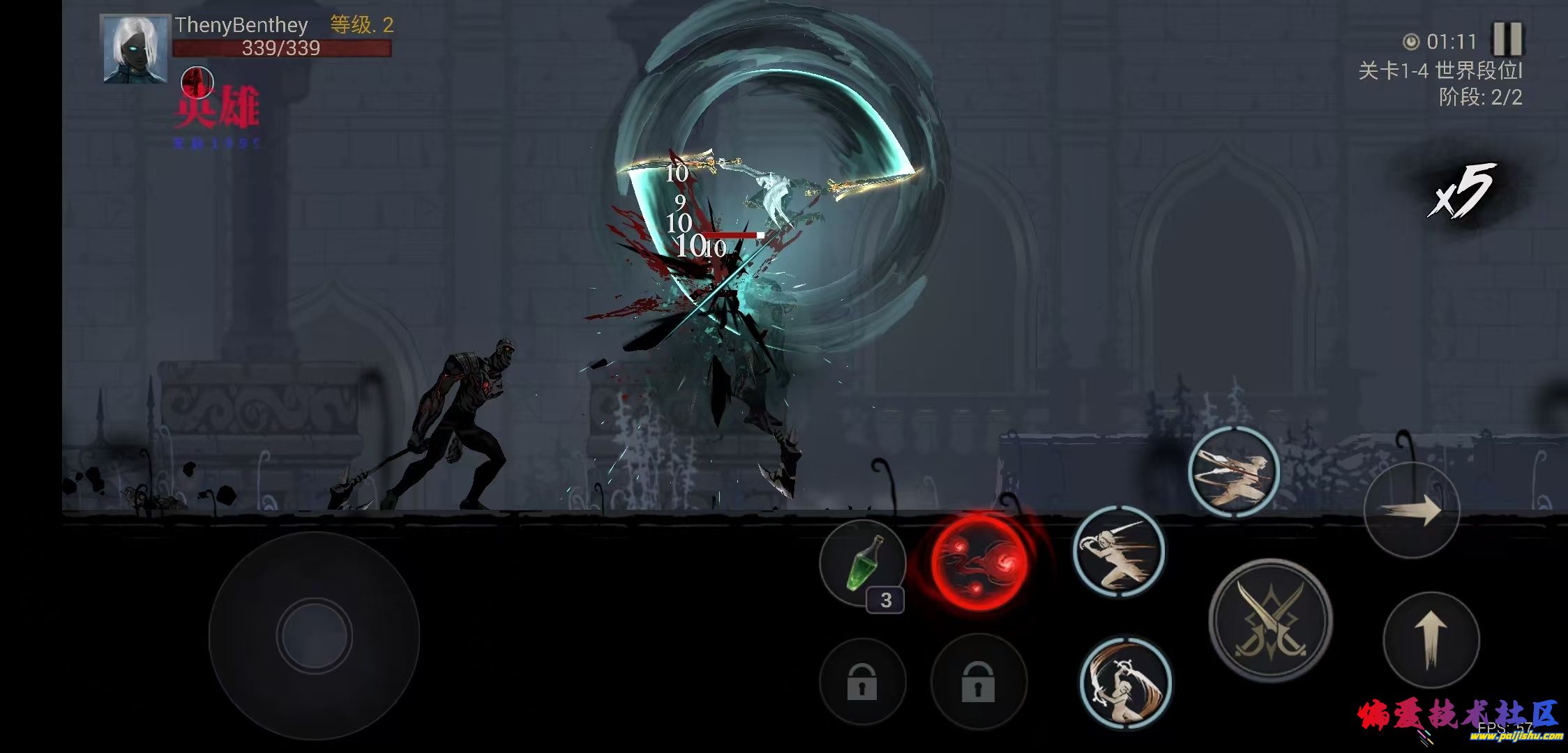1568x753 pixels.
Task: Trigger the basic crossed-swords attack
Action: pos(1270,621)
